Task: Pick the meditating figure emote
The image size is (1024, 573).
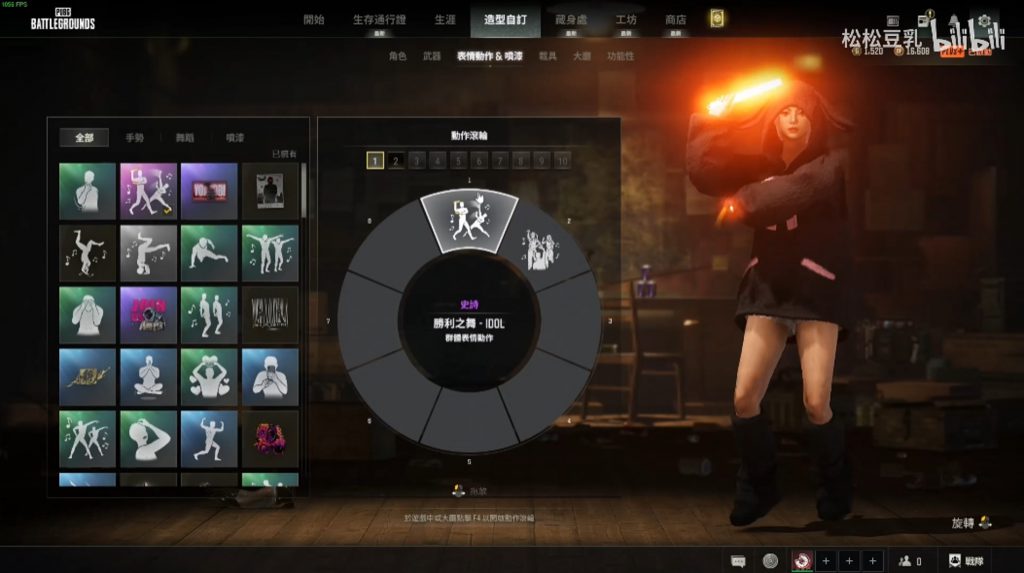Action: coord(148,375)
